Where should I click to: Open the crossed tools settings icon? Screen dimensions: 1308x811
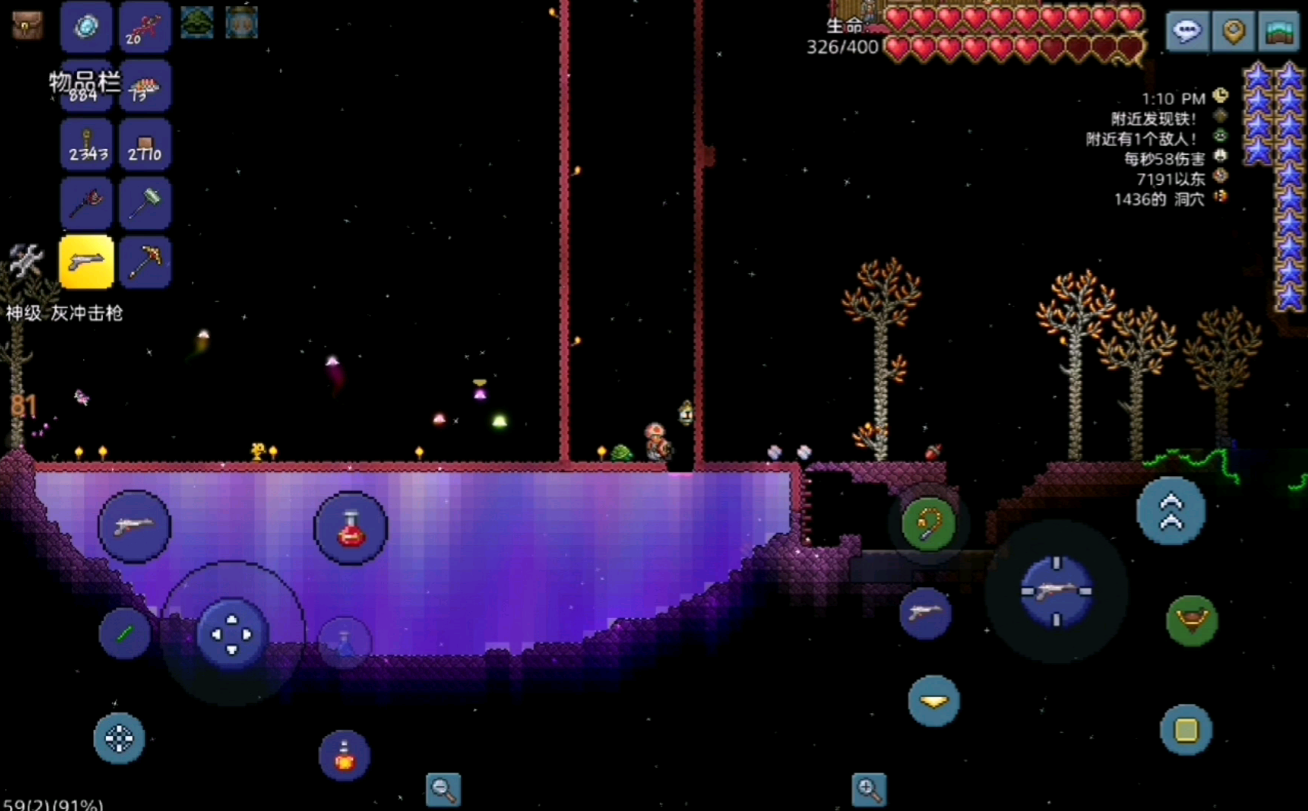coord(26,261)
